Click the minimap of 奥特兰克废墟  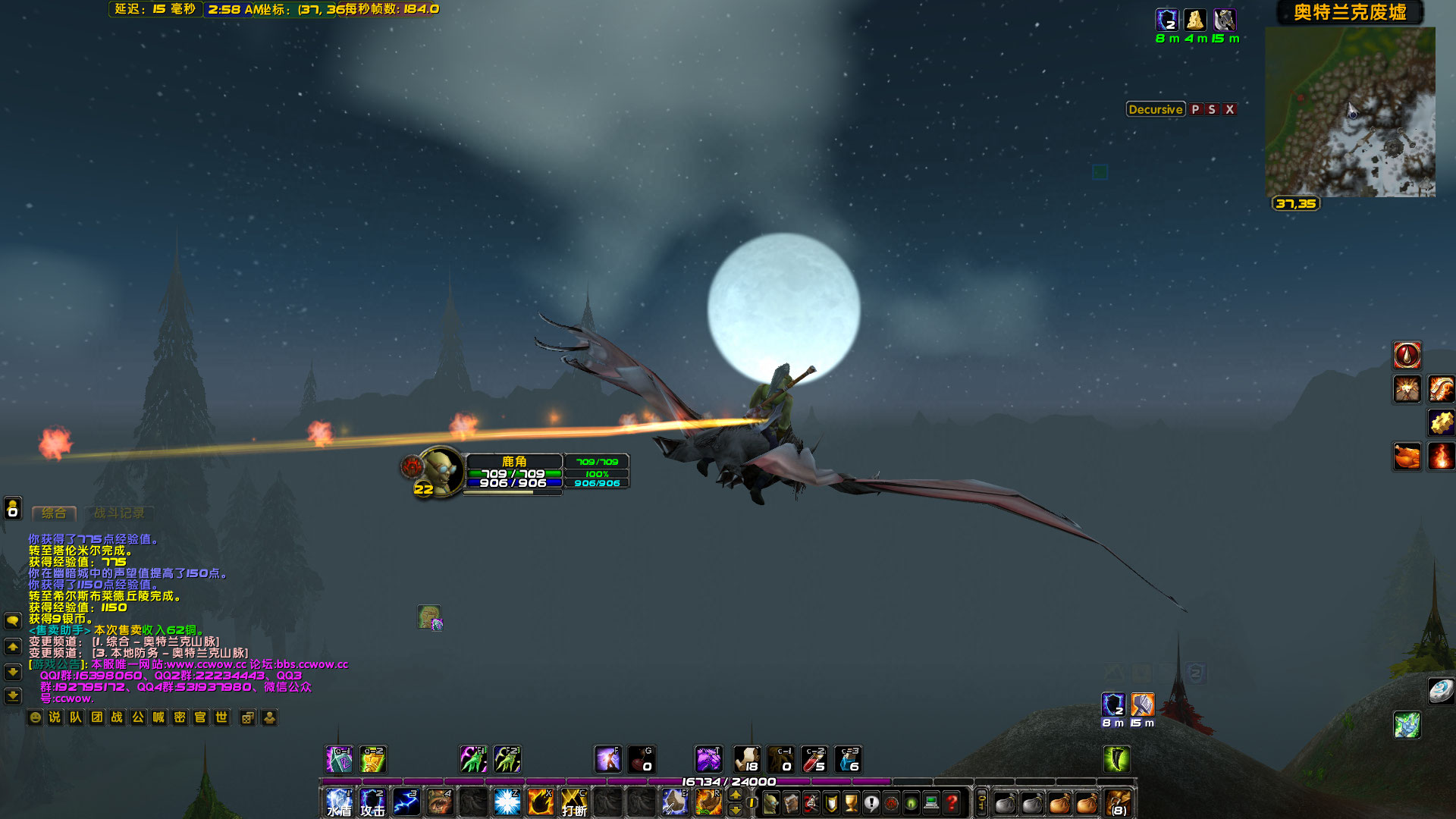[1350, 112]
